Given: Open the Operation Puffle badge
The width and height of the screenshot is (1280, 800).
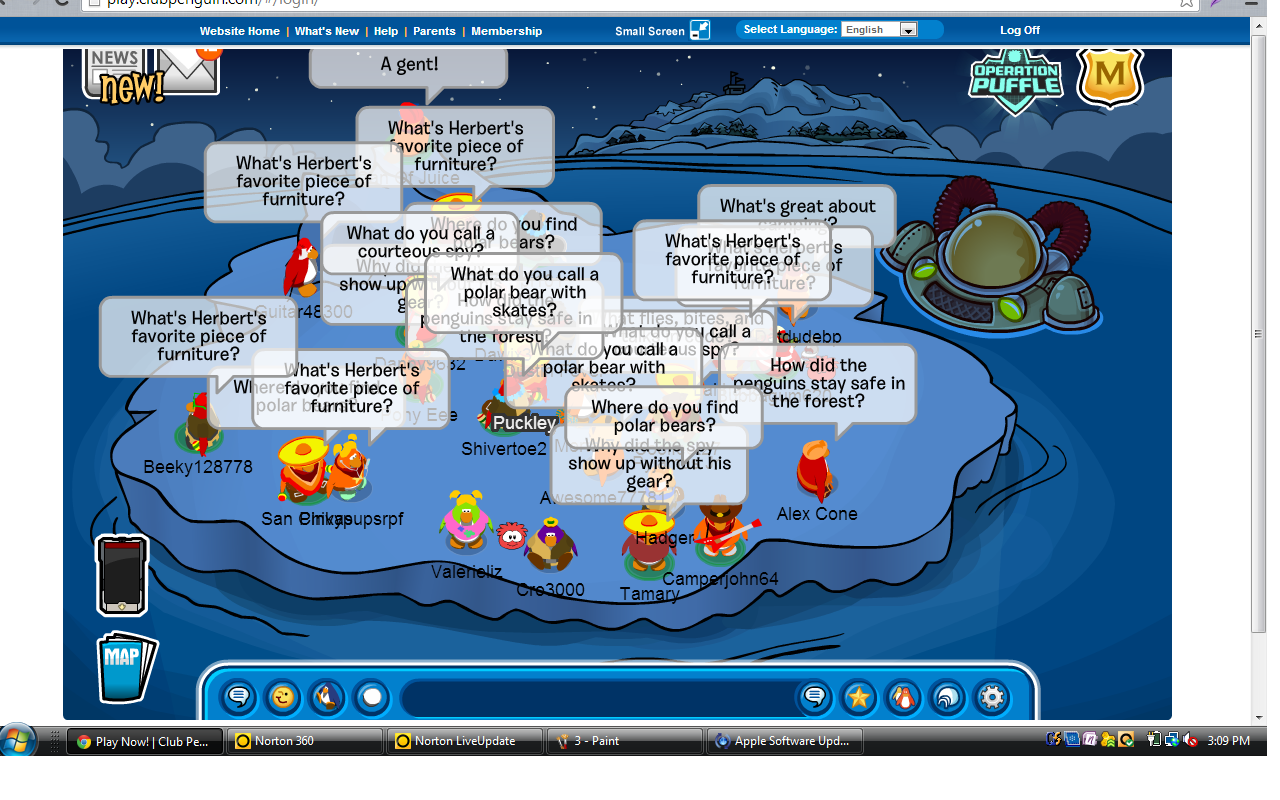Looking at the screenshot, I should [1015, 80].
